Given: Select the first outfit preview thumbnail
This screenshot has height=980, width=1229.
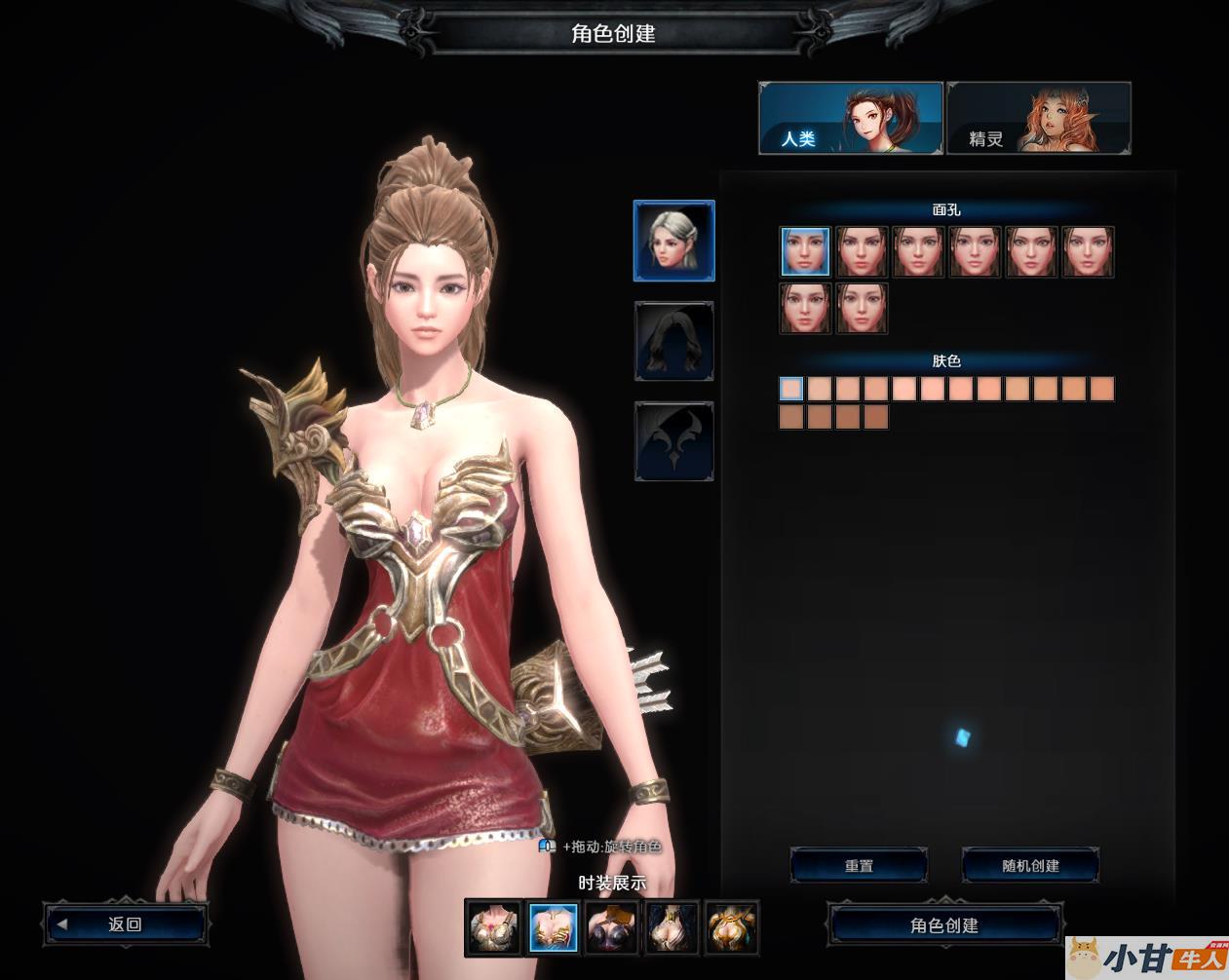Looking at the screenshot, I should click(493, 927).
